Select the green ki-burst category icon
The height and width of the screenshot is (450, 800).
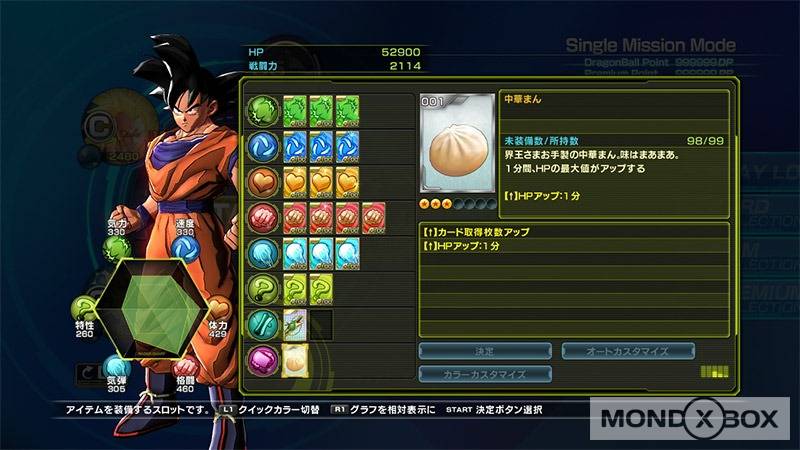click(263, 108)
